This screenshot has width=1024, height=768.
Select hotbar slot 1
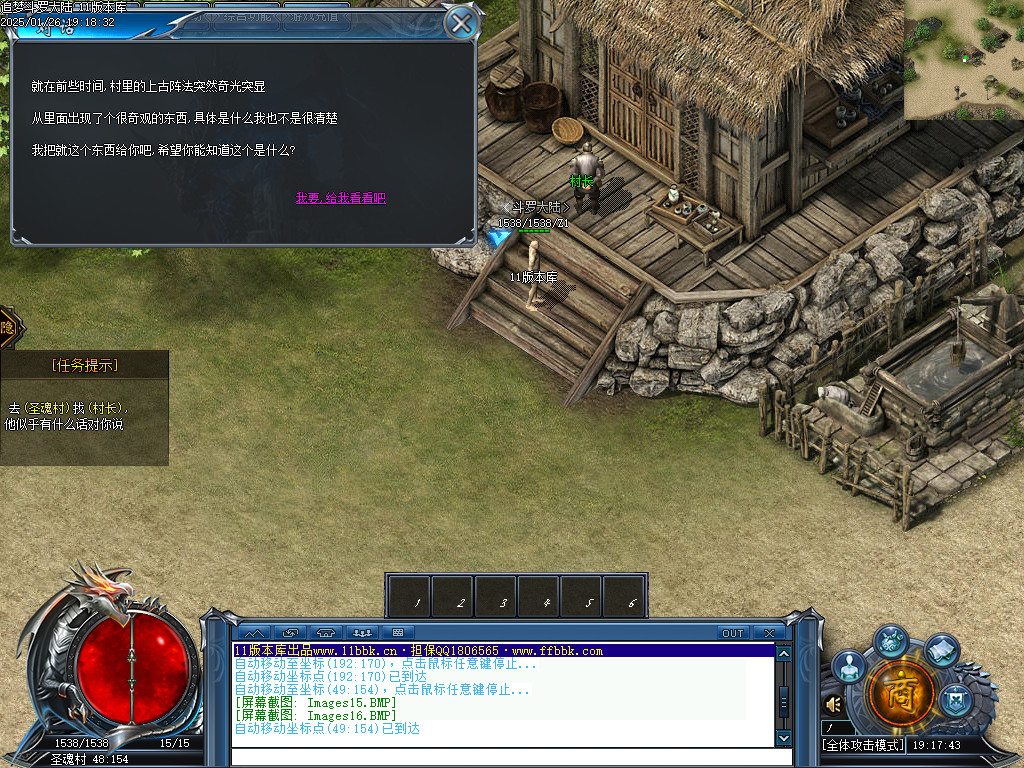pos(410,596)
